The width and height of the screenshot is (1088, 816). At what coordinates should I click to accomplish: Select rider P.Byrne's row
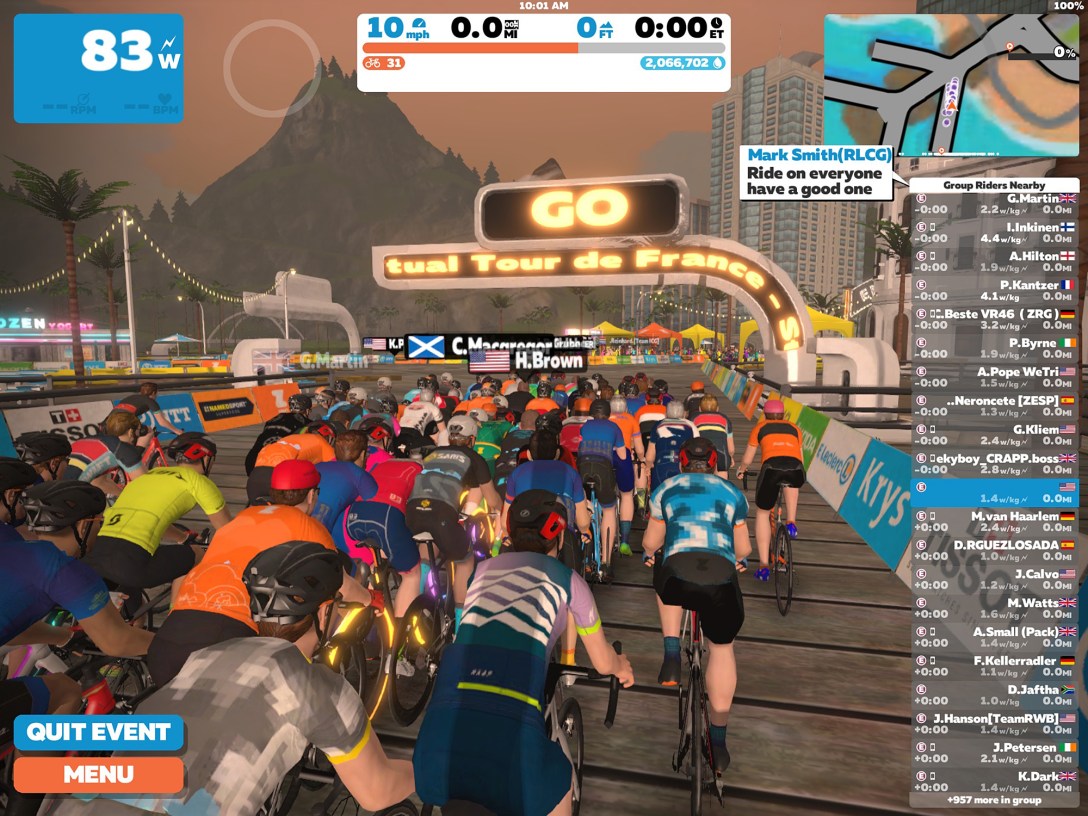[x=994, y=349]
